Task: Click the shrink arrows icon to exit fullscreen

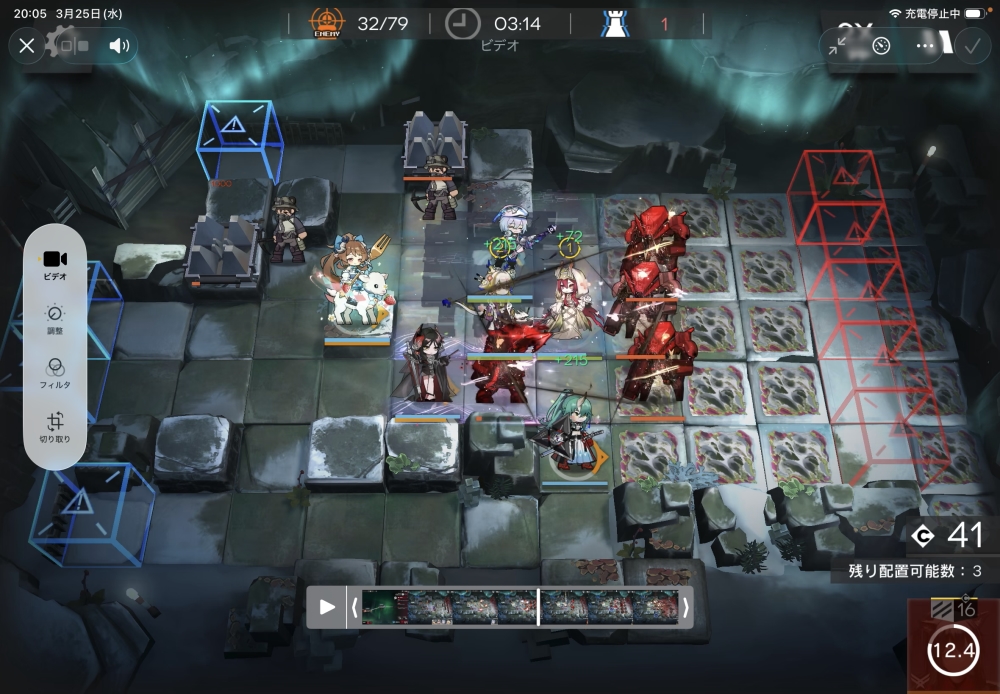Action: [x=839, y=45]
